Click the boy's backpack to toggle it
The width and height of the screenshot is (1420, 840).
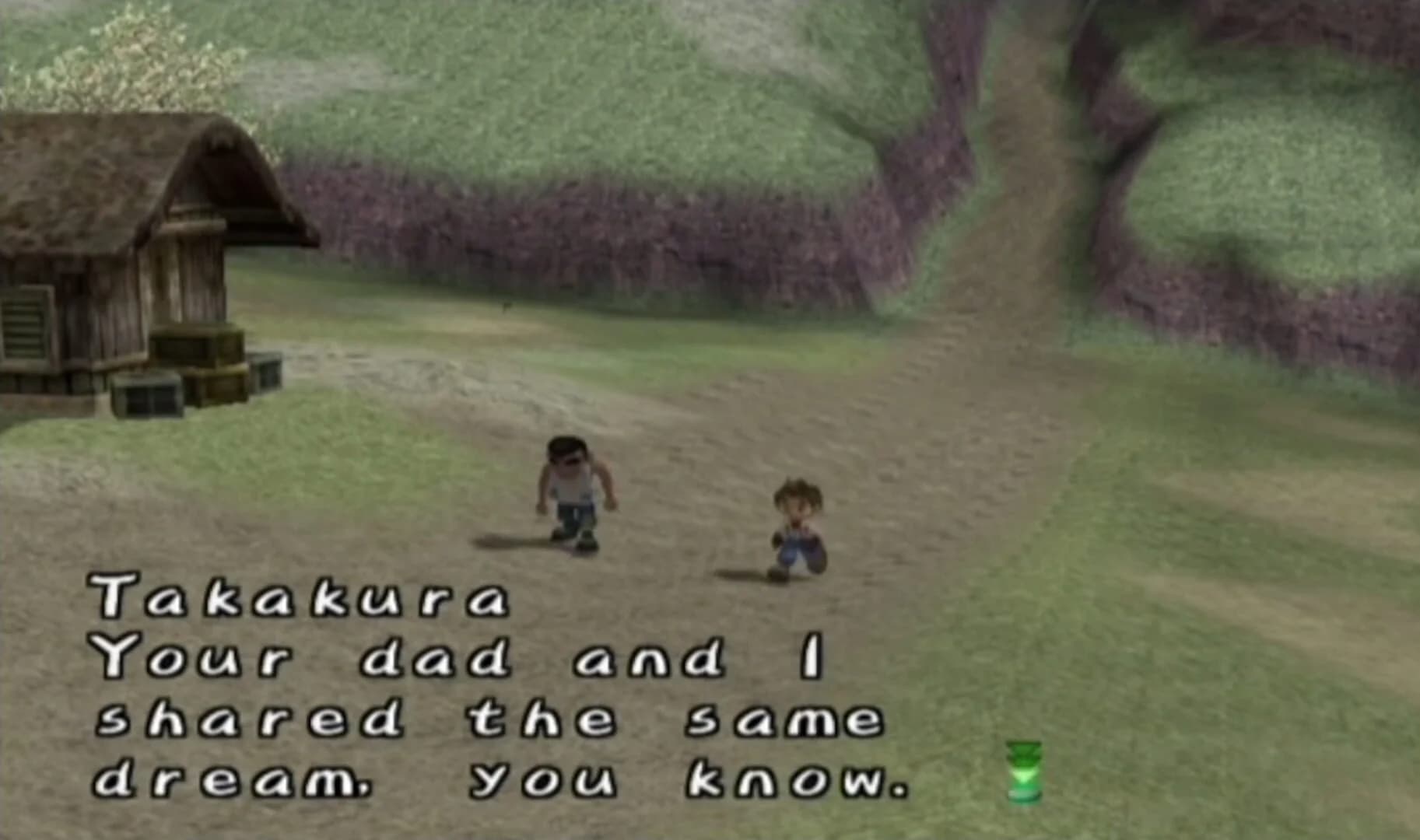(813, 537)
